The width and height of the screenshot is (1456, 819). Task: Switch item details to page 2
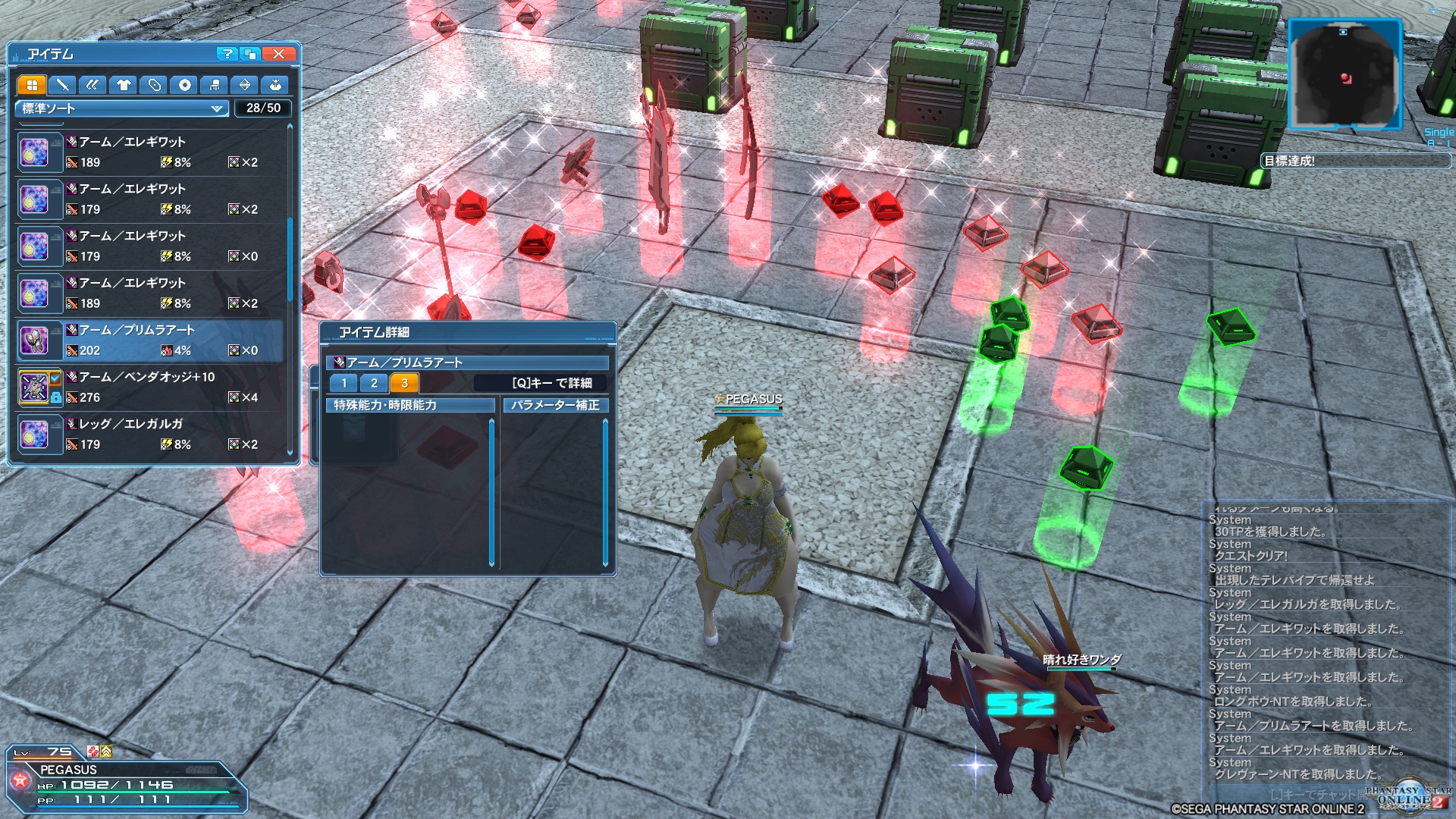[x=374, y=383]
